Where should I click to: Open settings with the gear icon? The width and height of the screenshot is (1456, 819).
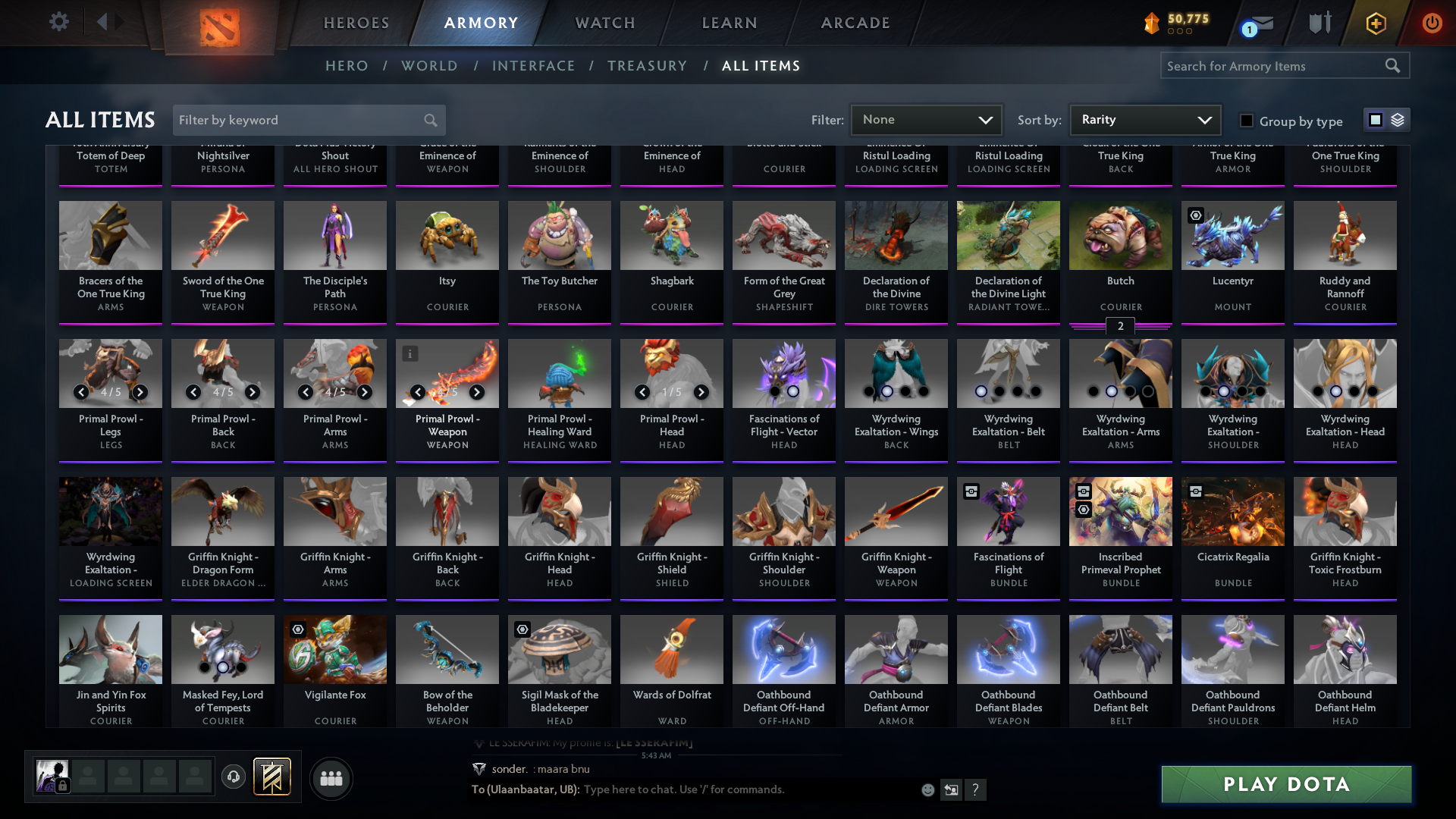[x=58, y=22]
